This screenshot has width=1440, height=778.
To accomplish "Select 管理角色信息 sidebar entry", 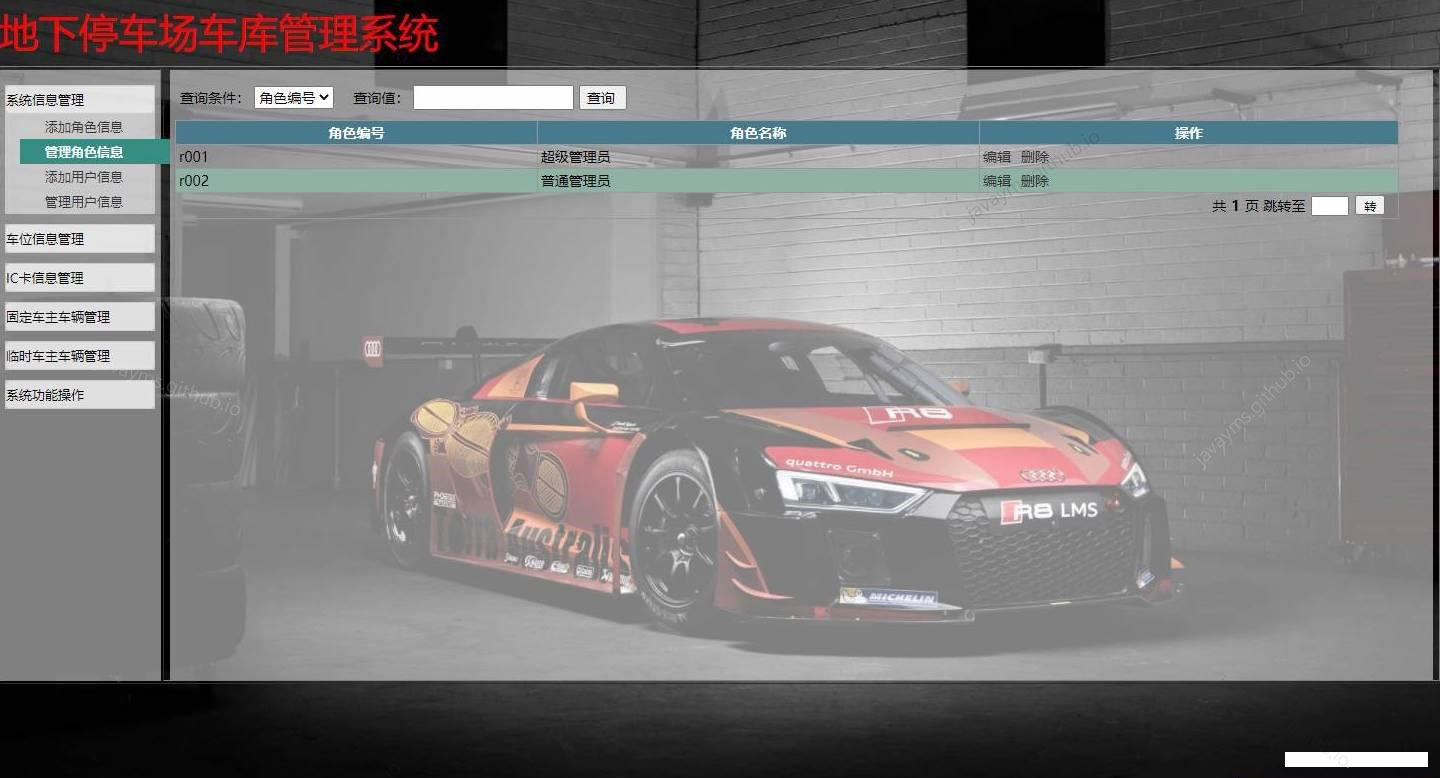I will click(x=84, y=152).
